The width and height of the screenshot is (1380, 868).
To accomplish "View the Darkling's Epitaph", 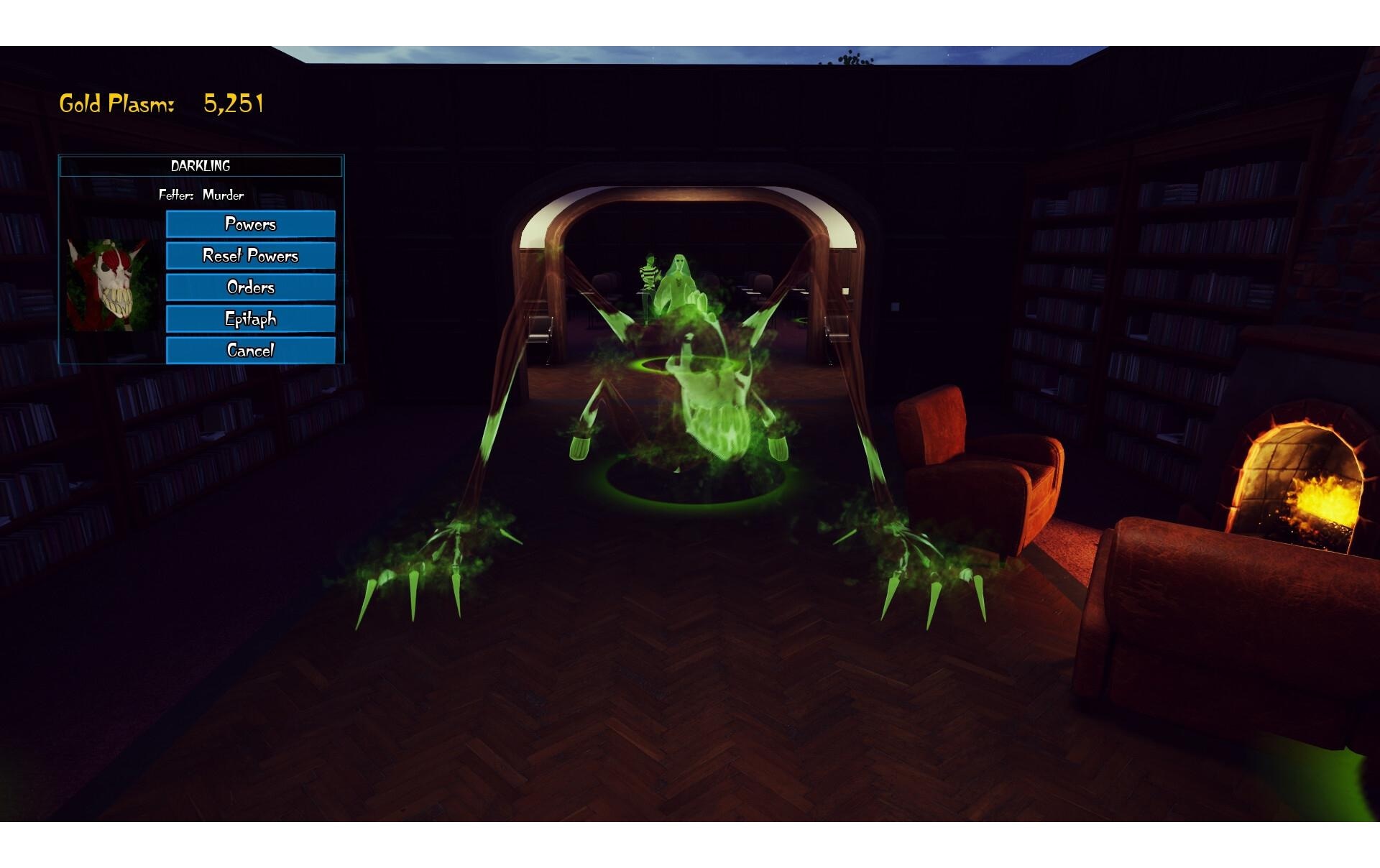I will point(250,318).
